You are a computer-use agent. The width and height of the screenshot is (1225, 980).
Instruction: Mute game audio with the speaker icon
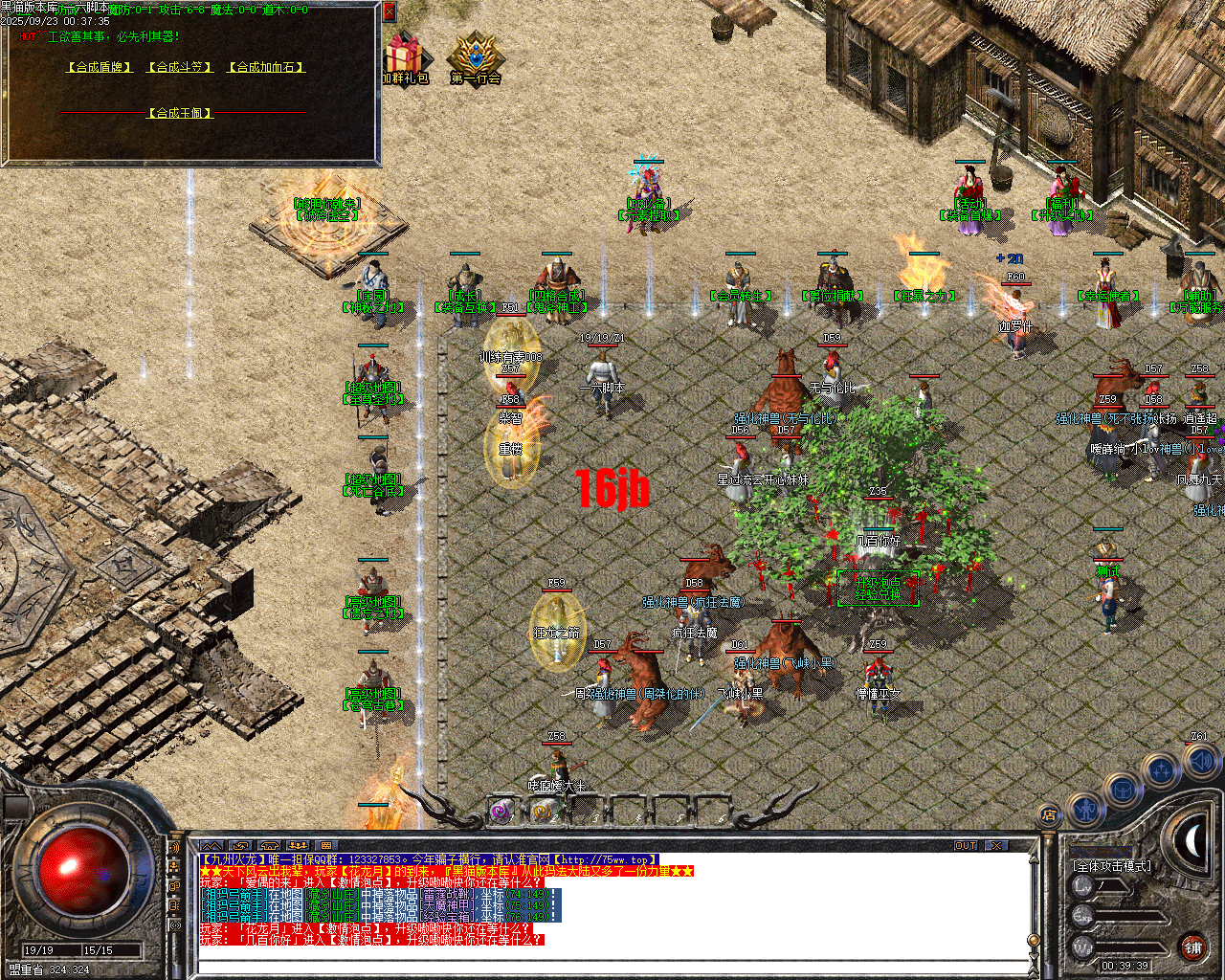pyautogui.click(x=1200, y=763)
